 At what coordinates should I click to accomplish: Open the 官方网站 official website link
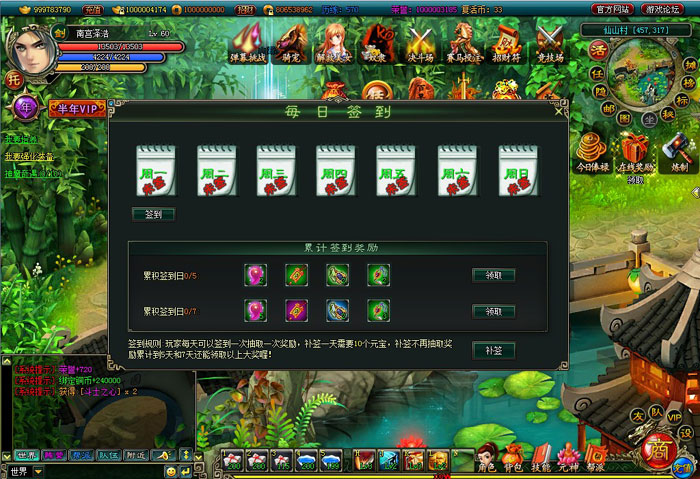[612, 8]
